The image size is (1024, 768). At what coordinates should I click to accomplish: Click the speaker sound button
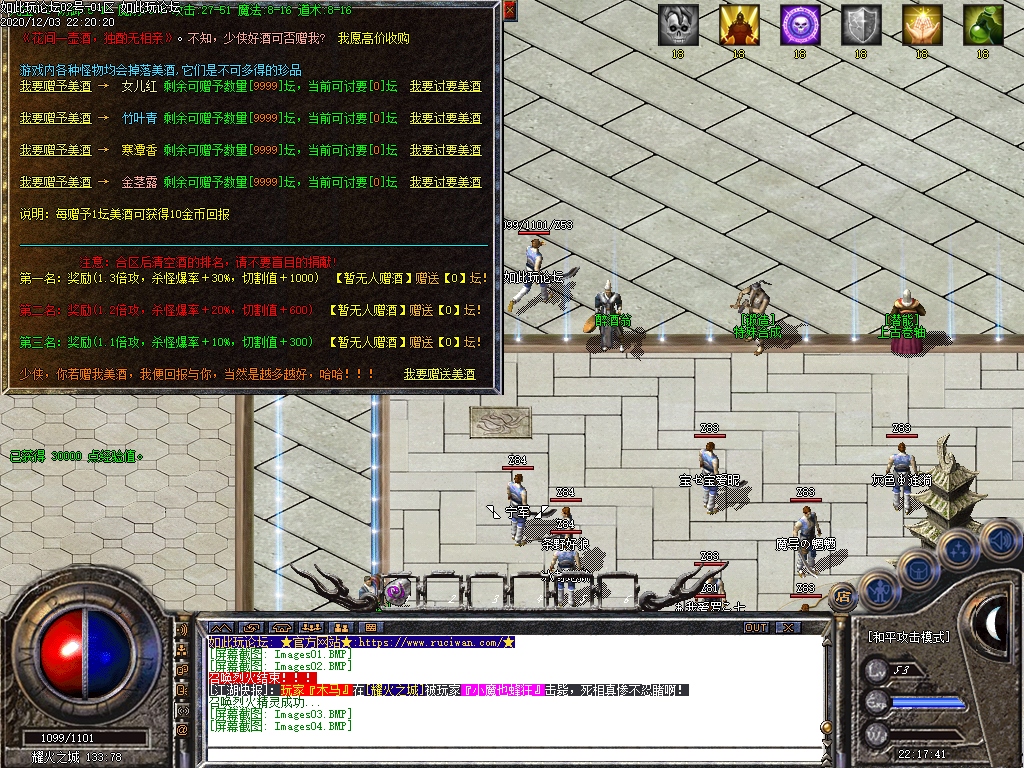pyautogui.click(x=1000, y=540)
